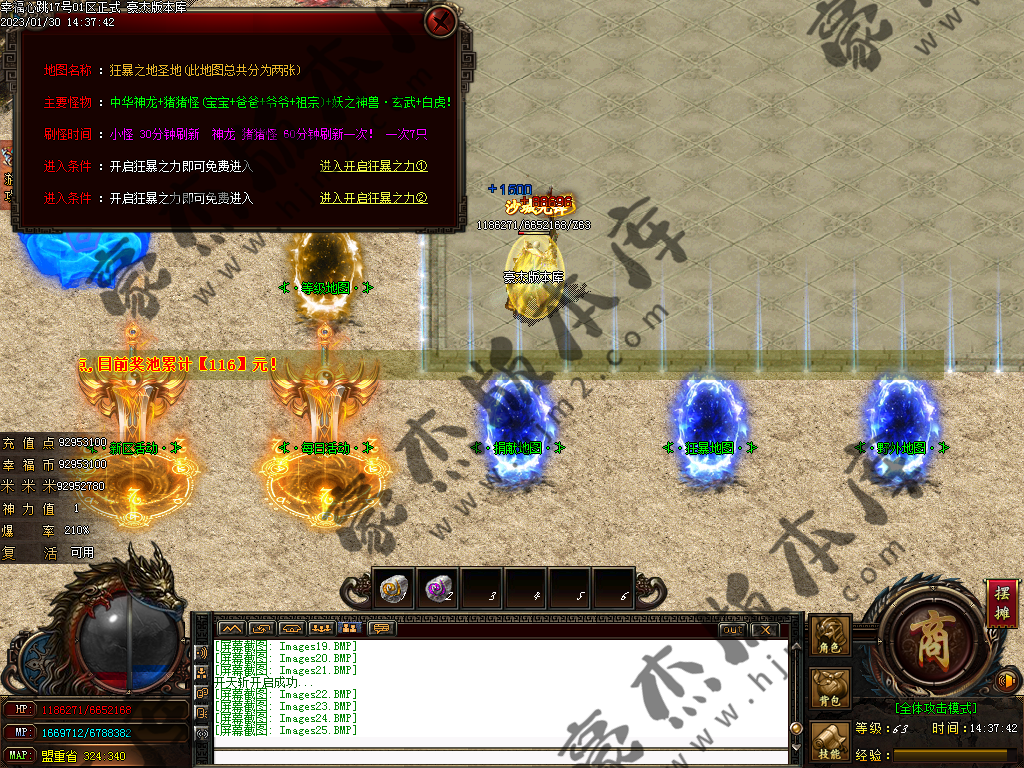Enter via link 进入开启狂暴之力①
1024x768 pixels.
point(373,167)
